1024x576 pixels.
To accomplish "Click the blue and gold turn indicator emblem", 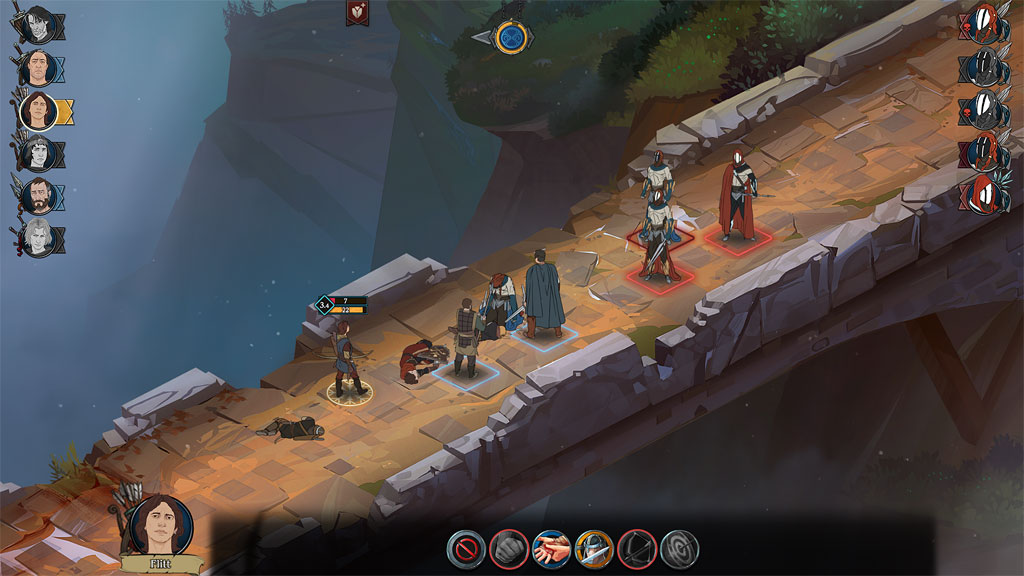I will coord(514,37).
